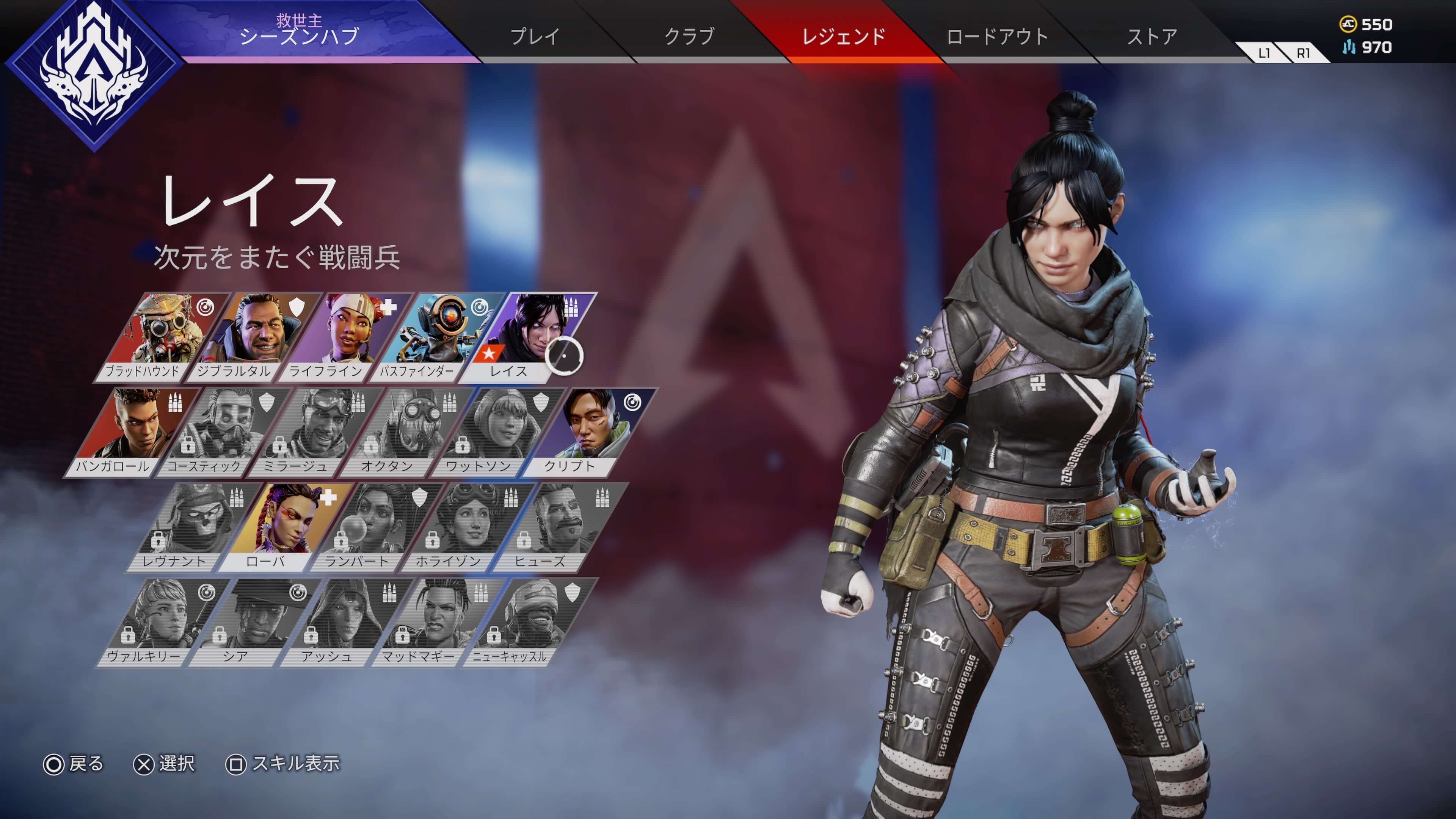Select the レジェンド tab
The height and width of the screenshot is (819, 1456).
[x=844, y=37]
